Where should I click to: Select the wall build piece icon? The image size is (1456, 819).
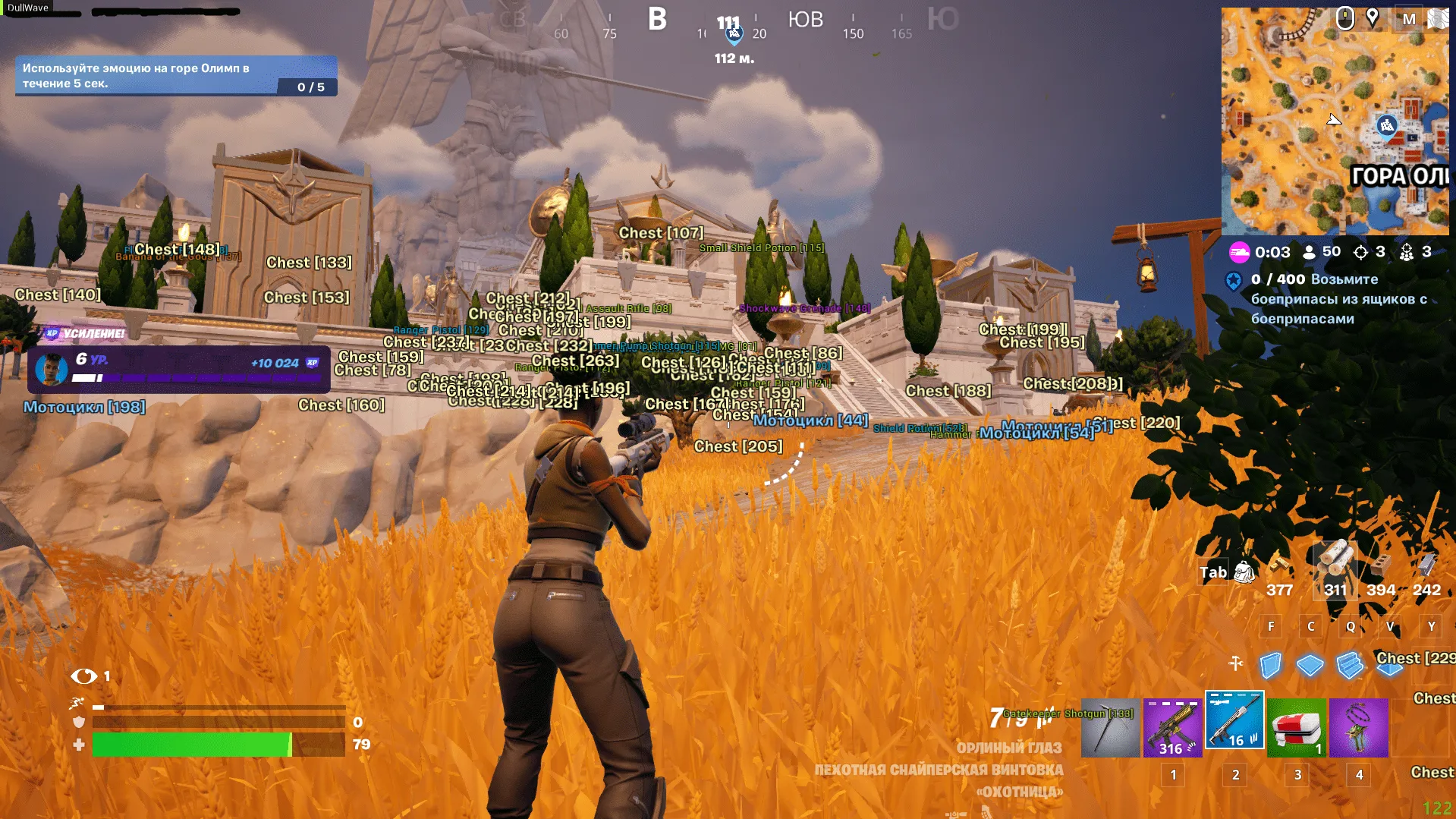pyautogui.click(x=1270, y=665)
